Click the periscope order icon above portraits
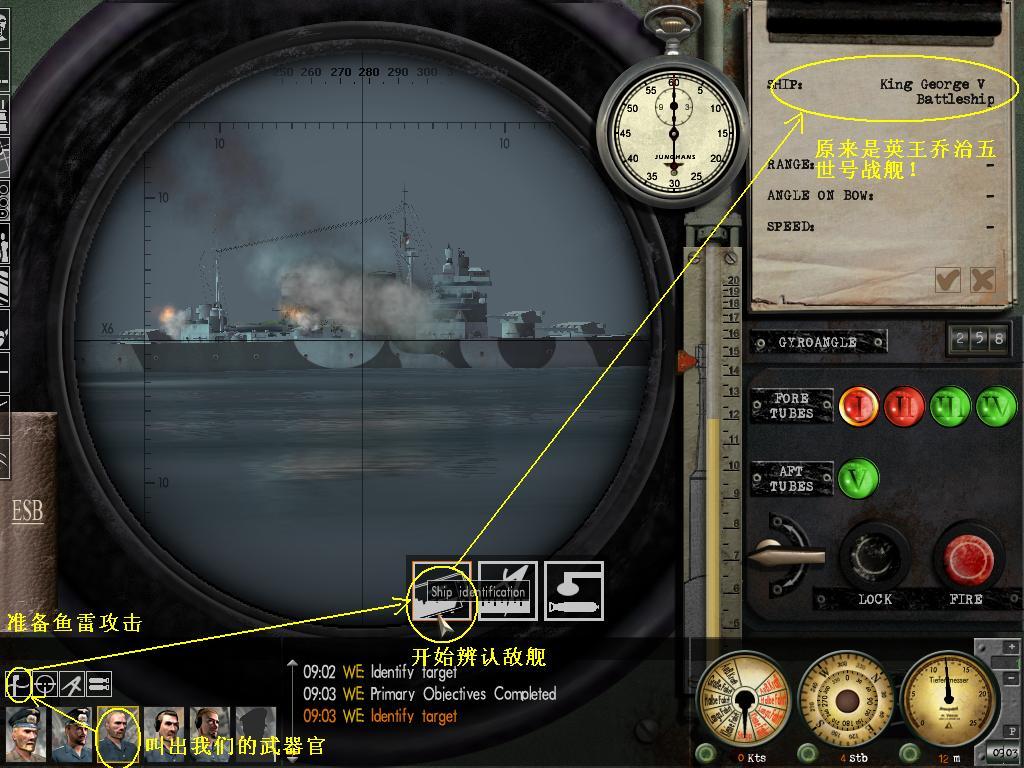Screen dimensions: 1024x768 (18, 684)
